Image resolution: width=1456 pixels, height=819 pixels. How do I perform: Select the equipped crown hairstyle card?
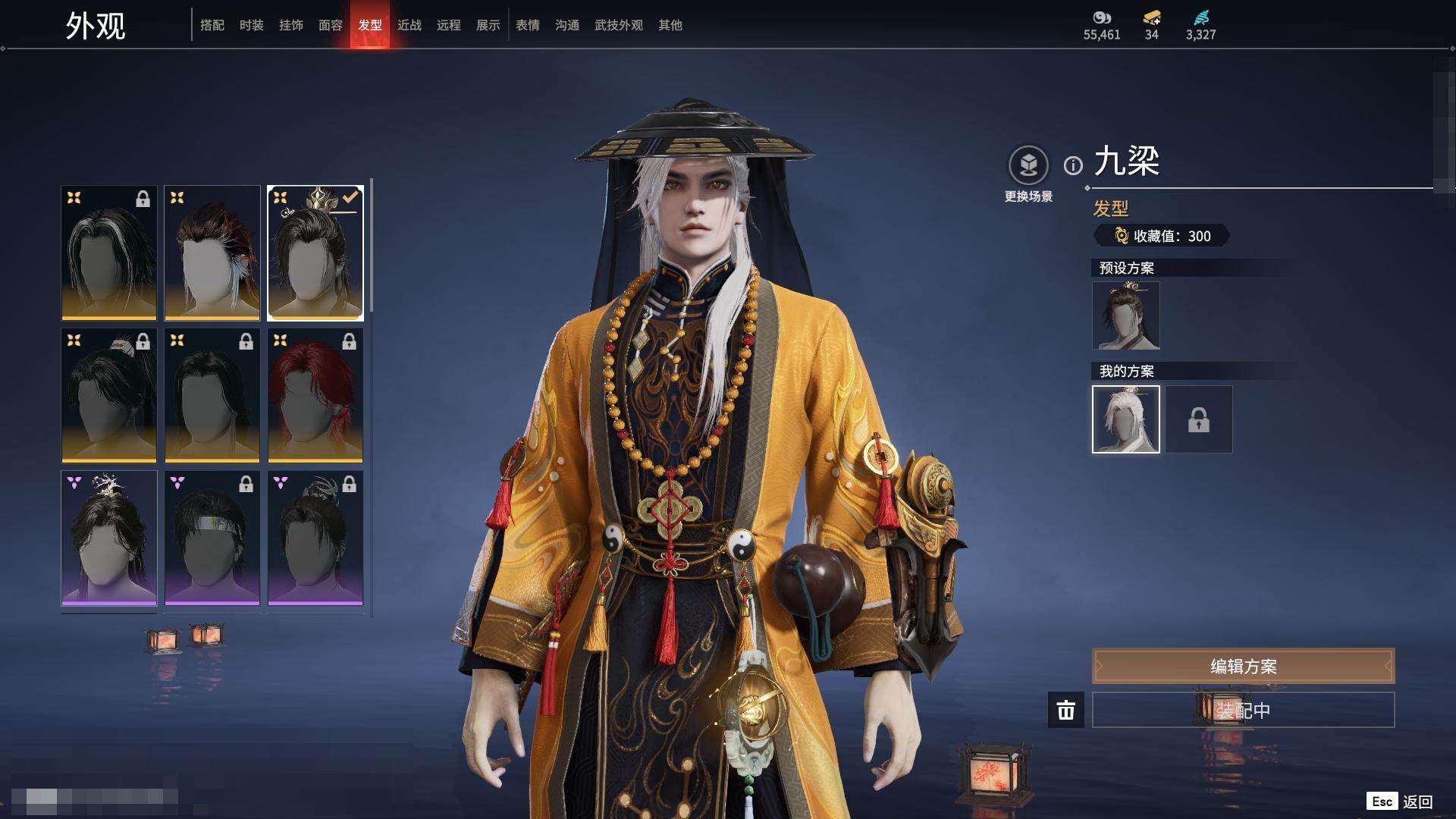[315, 253]
